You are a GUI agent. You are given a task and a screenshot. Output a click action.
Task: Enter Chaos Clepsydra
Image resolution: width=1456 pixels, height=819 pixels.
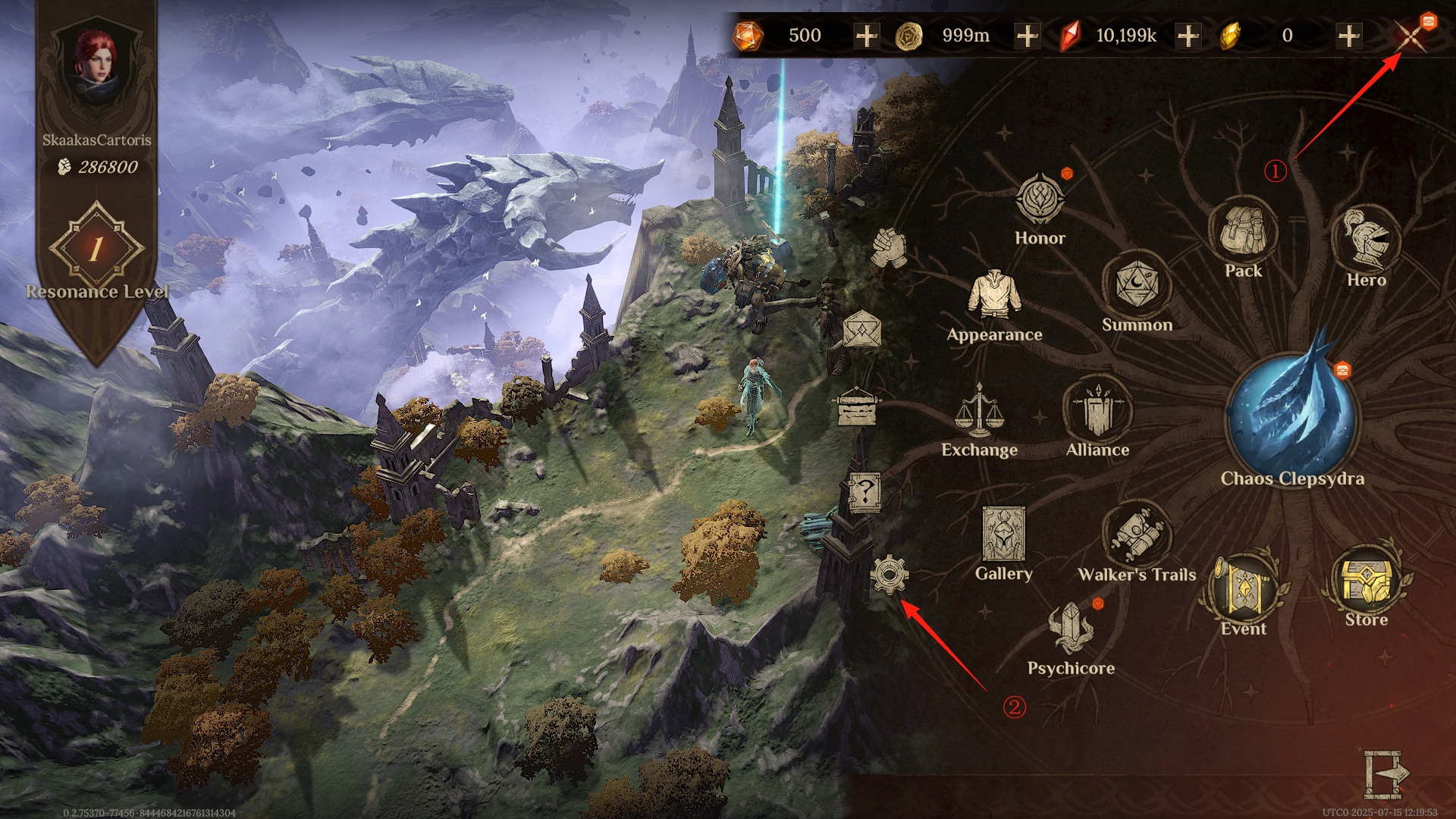pyautogui.click(x=1291, y=416)
